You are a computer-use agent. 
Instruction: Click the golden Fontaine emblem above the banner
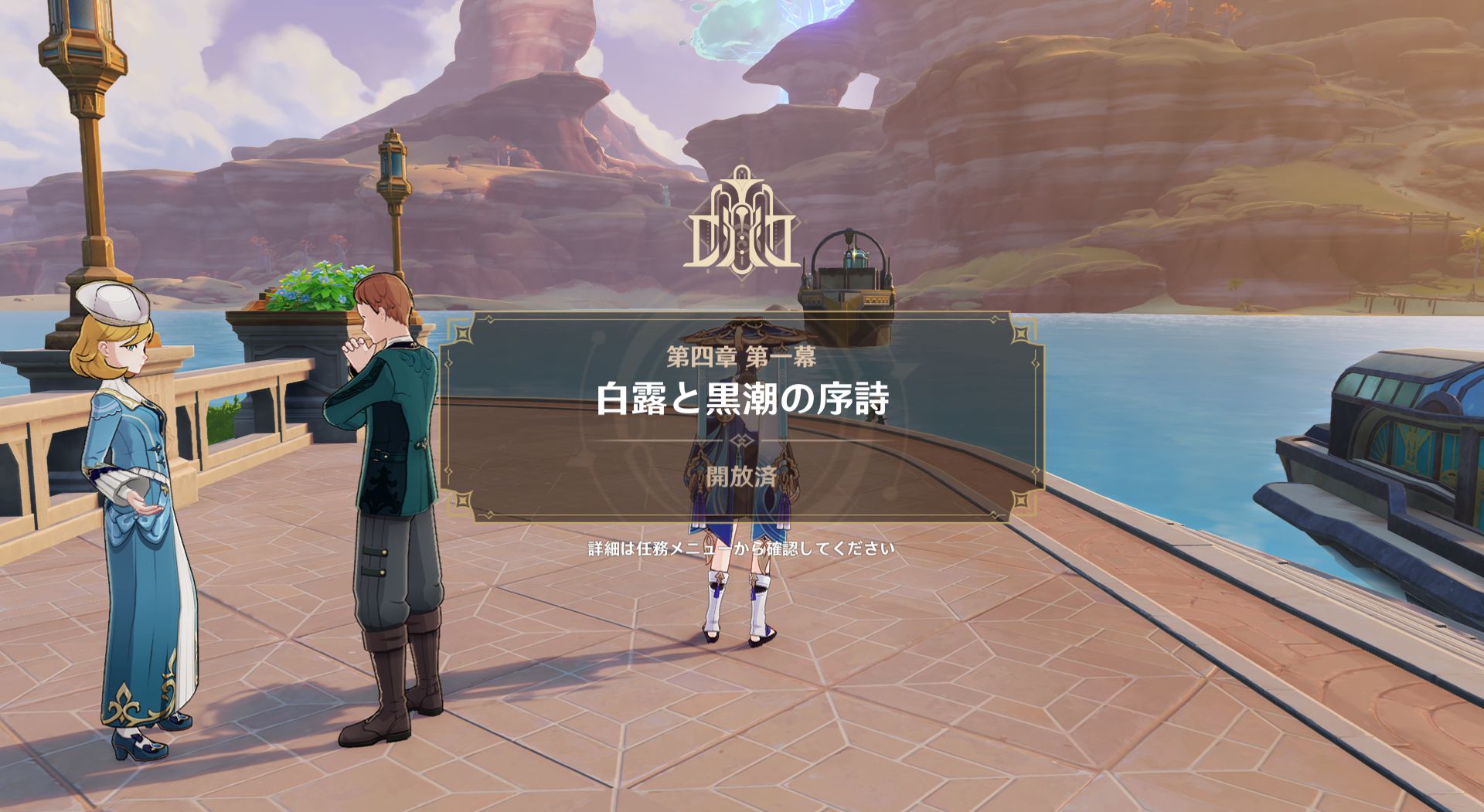(742, 224)
